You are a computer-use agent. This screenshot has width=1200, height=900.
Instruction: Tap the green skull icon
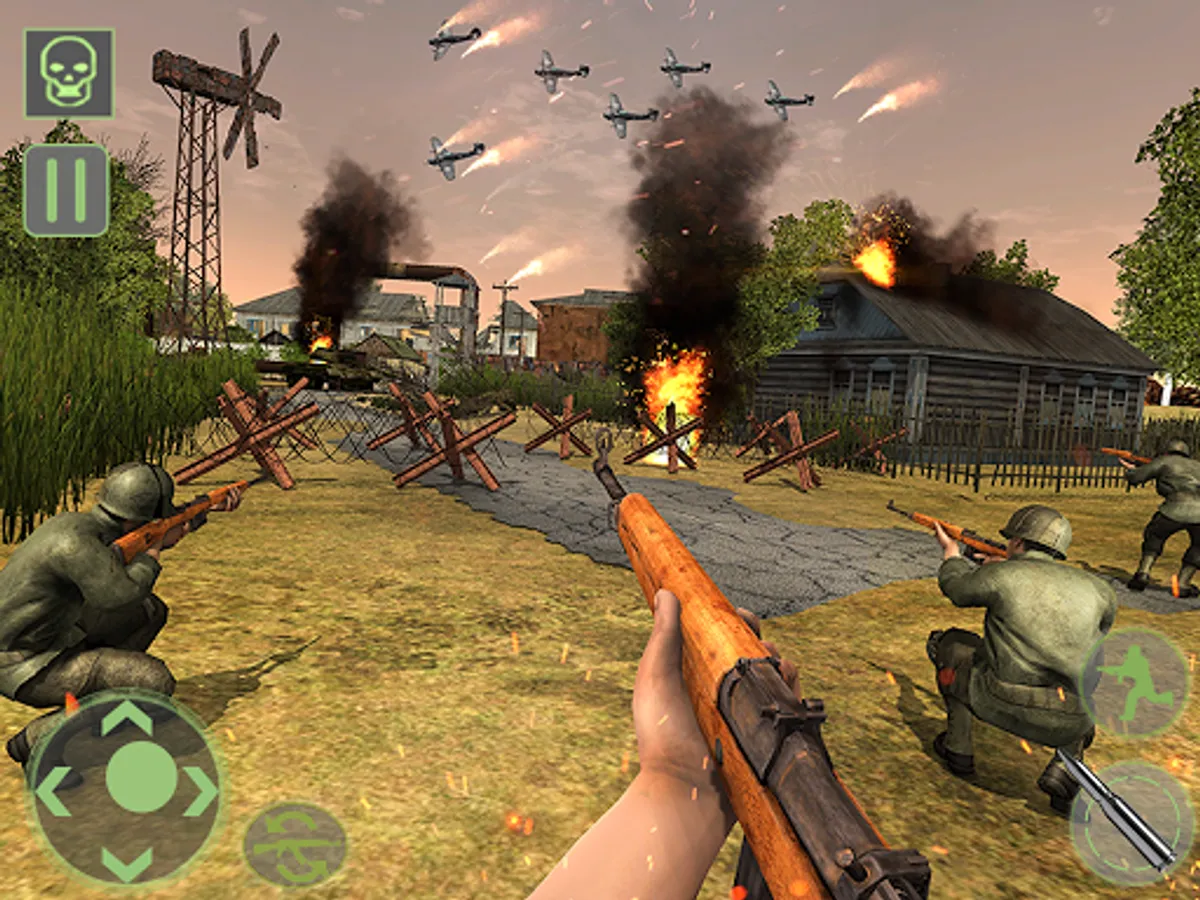(68, 73)
